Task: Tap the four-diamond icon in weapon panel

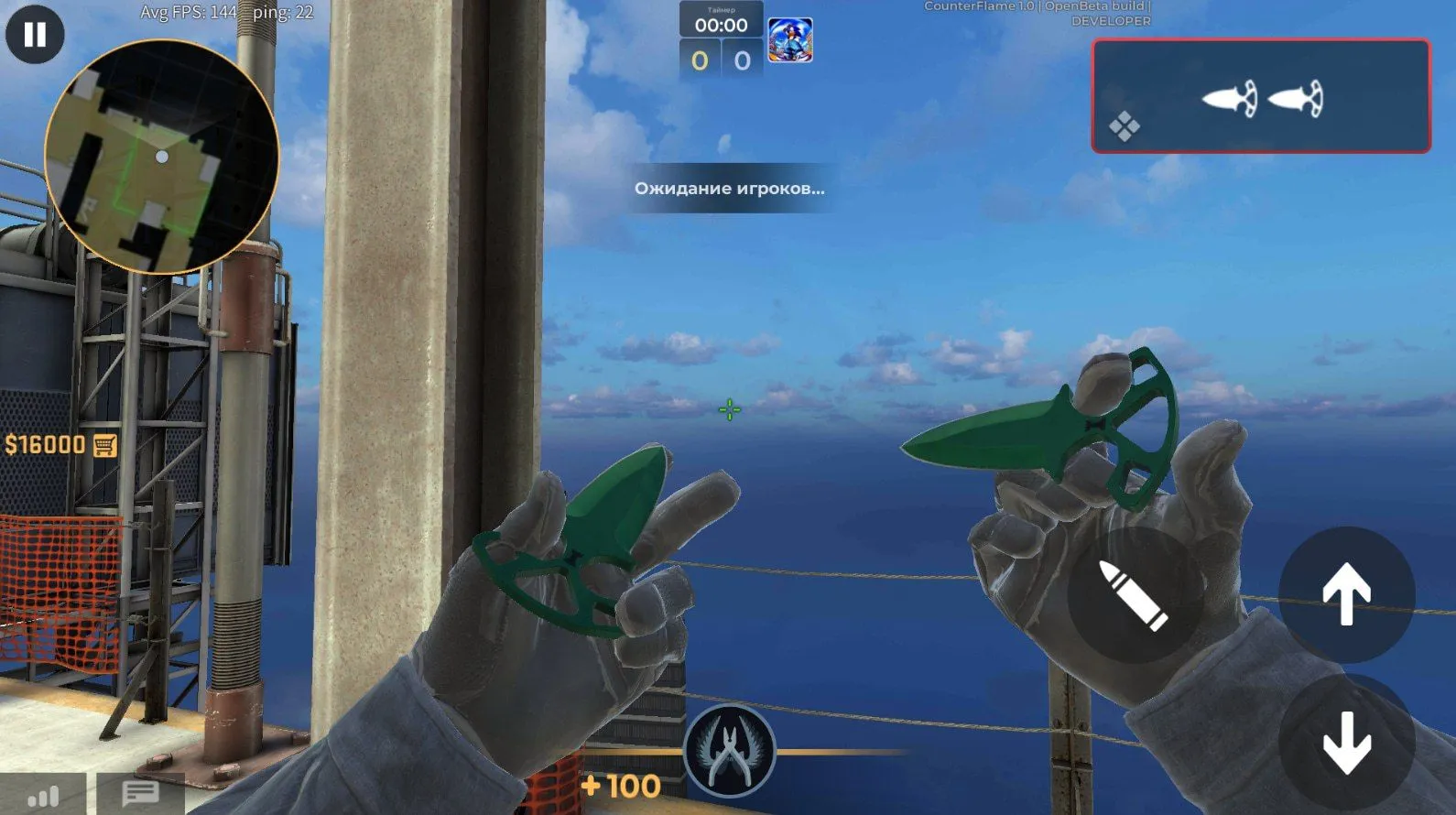Action: click(1125, 126)
